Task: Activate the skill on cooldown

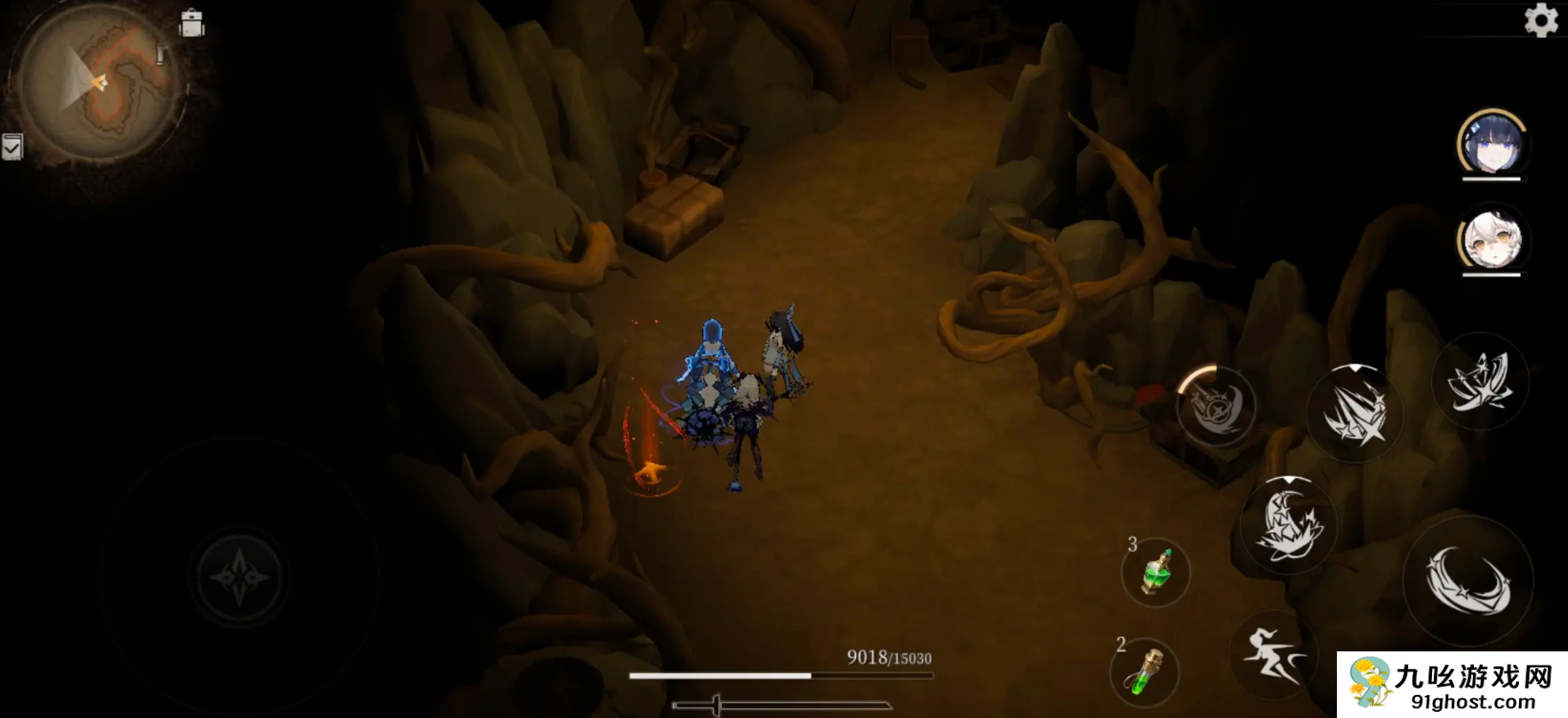Action: (x=1215, y=406)
